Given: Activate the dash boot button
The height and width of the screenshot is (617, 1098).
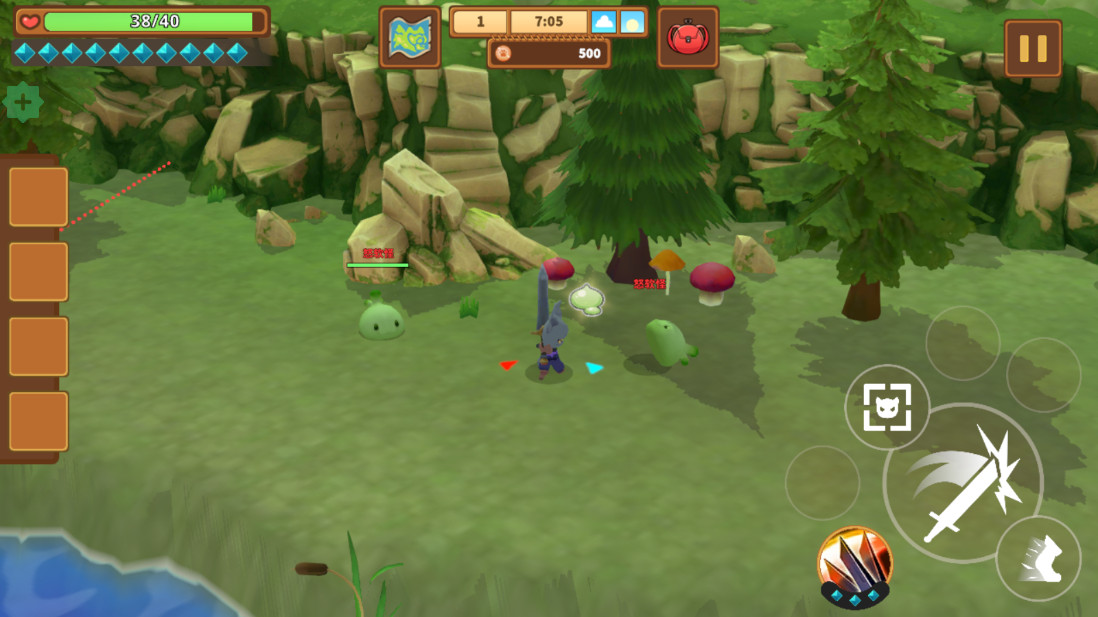Looking at the screenshot, I should (1038, 558).
